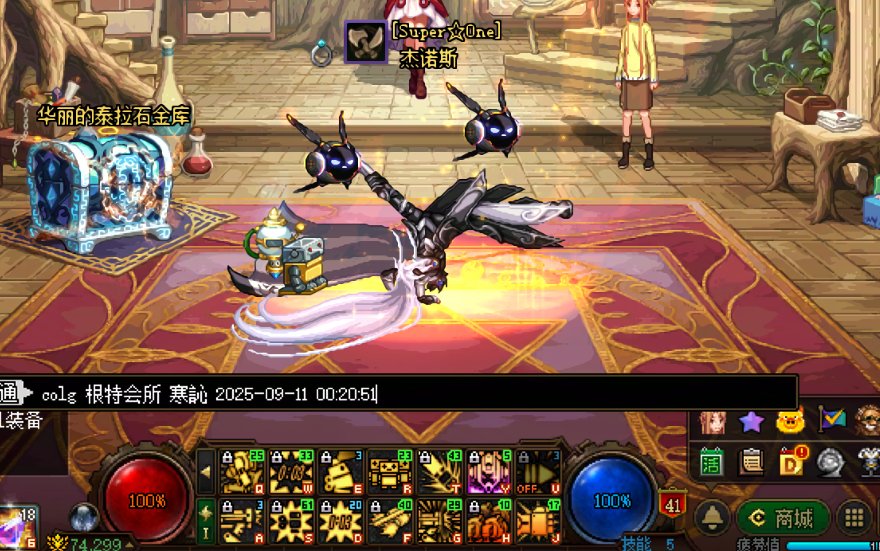The height and width of the screenshot is (551, 880).
Task: Toggle the OFF skill on U slot
Action: point(539,472)
